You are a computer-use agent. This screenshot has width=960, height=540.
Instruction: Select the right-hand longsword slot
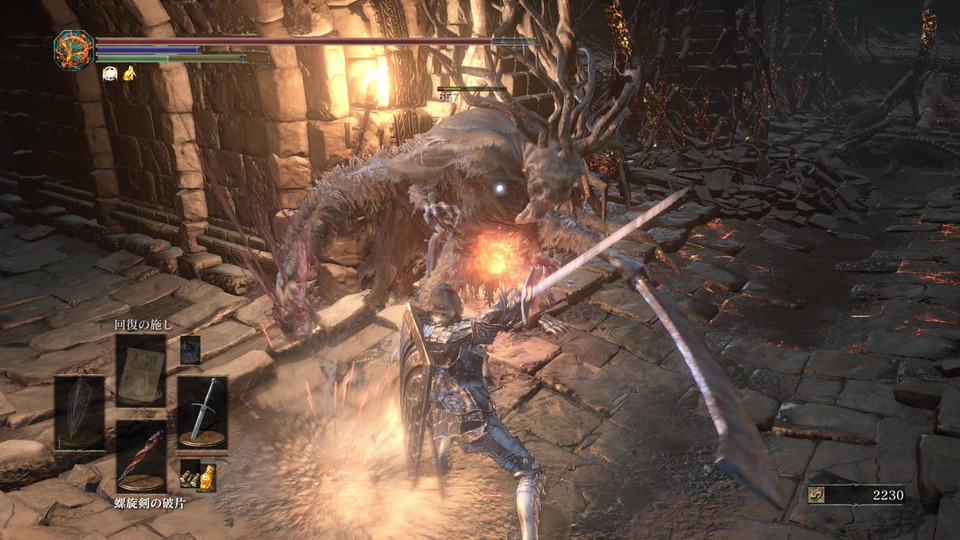(x=202, y=411)
